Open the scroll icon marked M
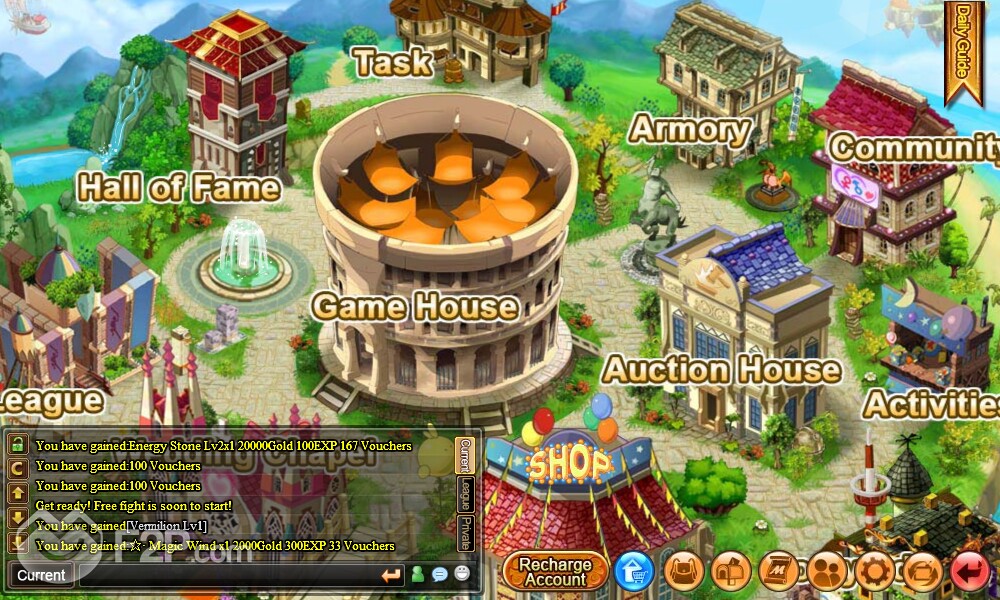This screenshot has width=1000, height=600. [779, 571]
